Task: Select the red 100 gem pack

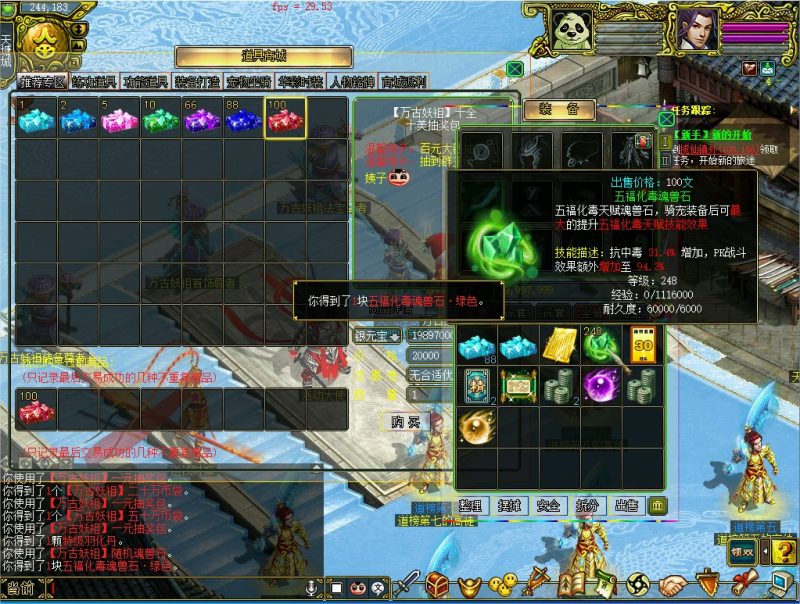Action: 285,118
